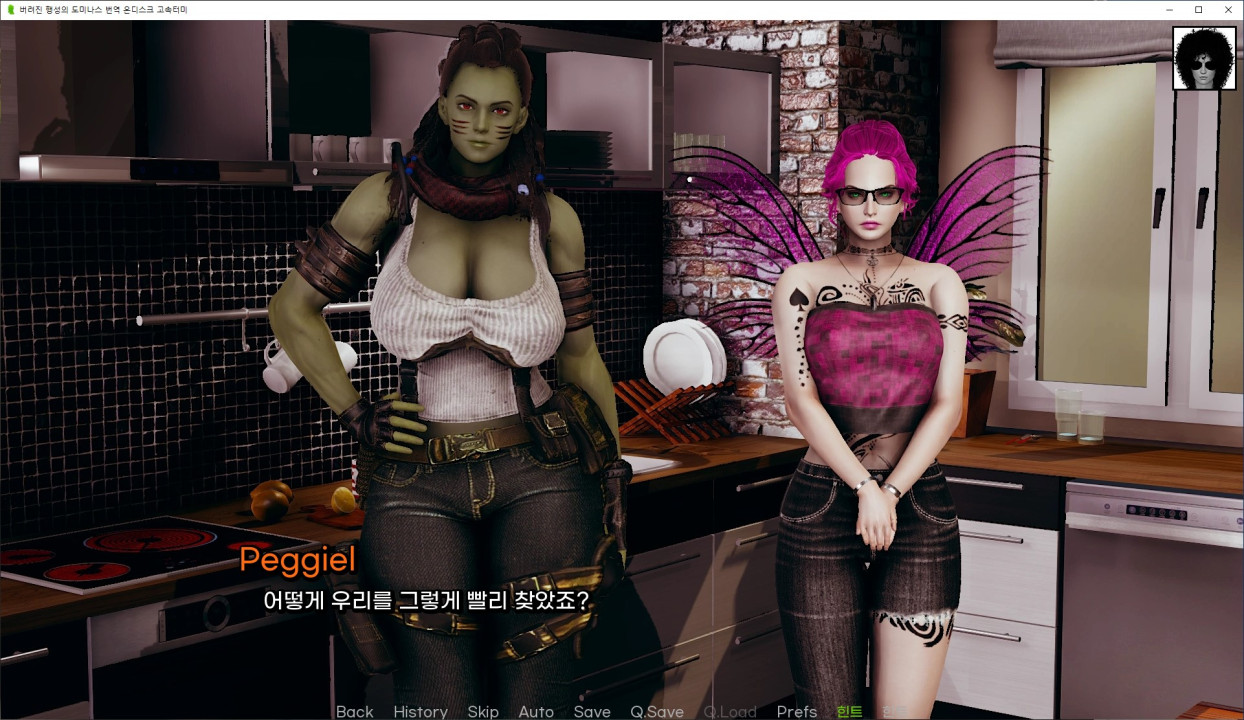Open the dialogue History log
1244x720 pixels.
[420, 711]
